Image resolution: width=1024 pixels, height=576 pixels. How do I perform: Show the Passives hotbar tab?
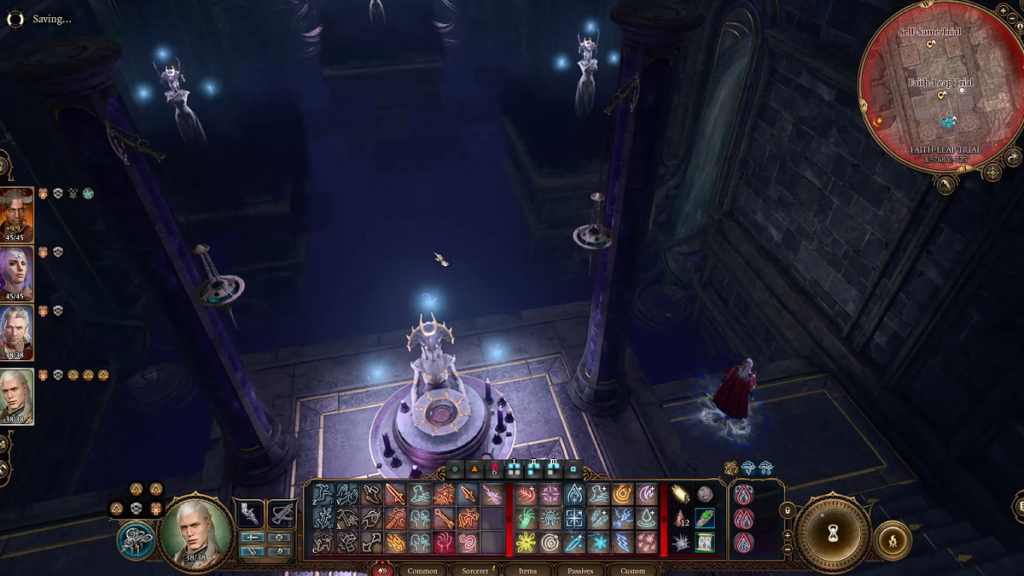coord(580,570)
